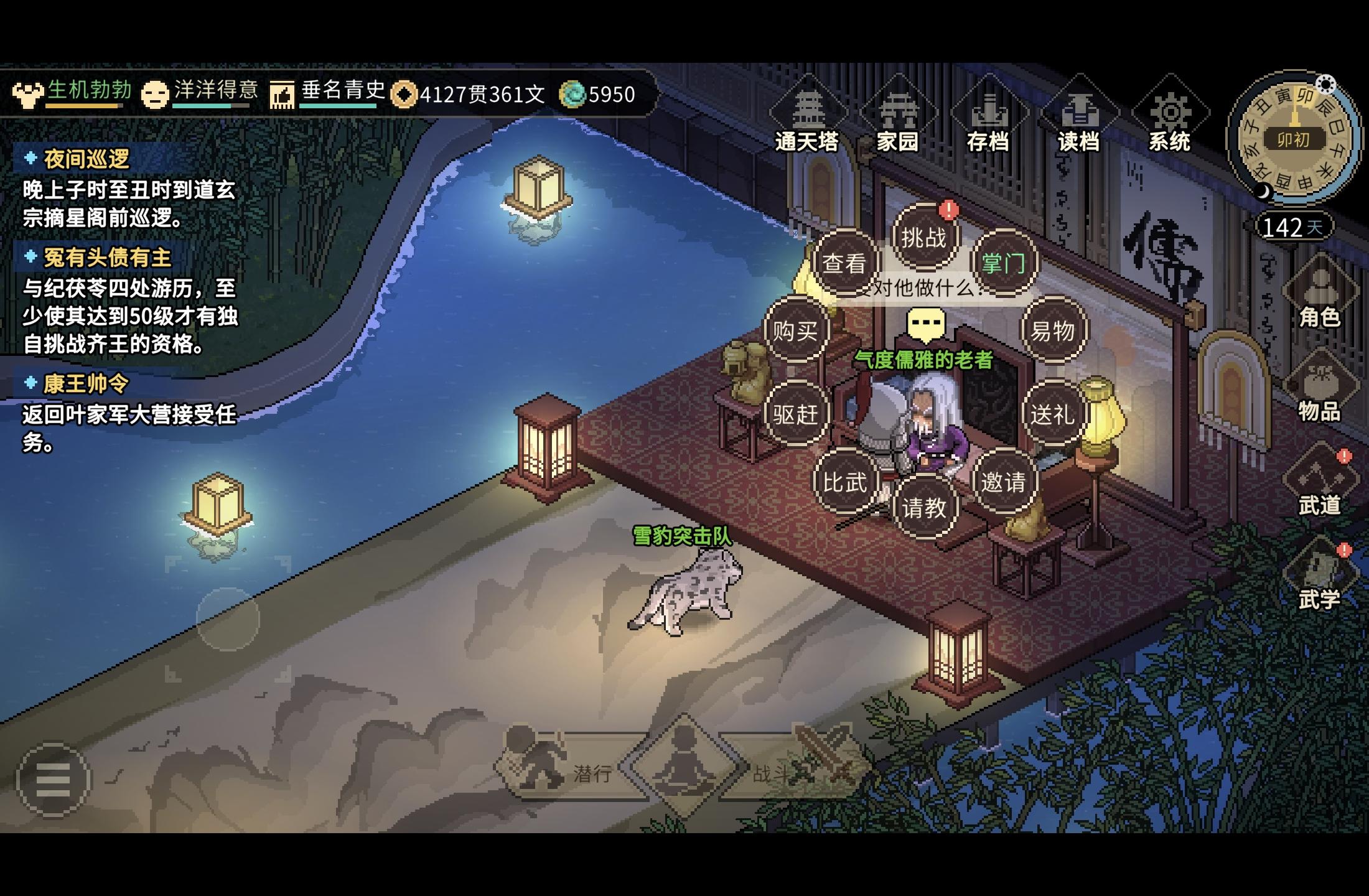Pick the green 掌门 option
Image resolution: width=1369 pixels, height=896 pixels.
(1003, 263)
